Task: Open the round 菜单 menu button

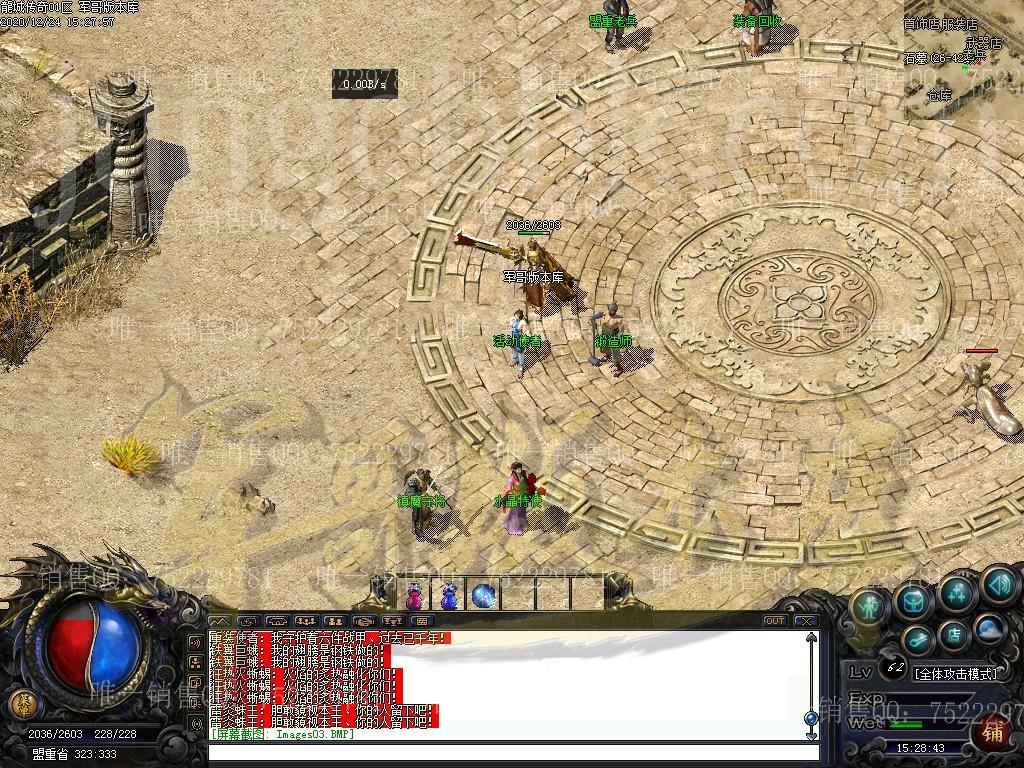Action: tap(22, 700)
